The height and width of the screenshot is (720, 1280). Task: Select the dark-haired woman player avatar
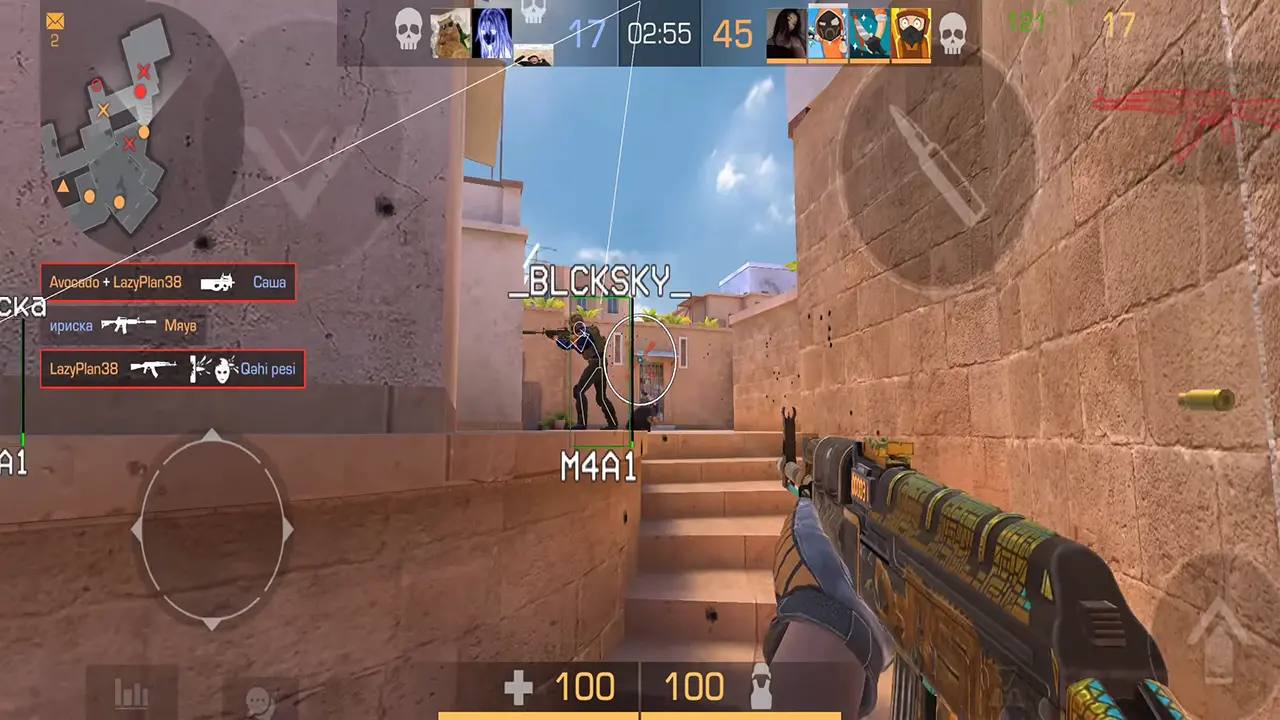pyautogui.click(x=786, y=35)
